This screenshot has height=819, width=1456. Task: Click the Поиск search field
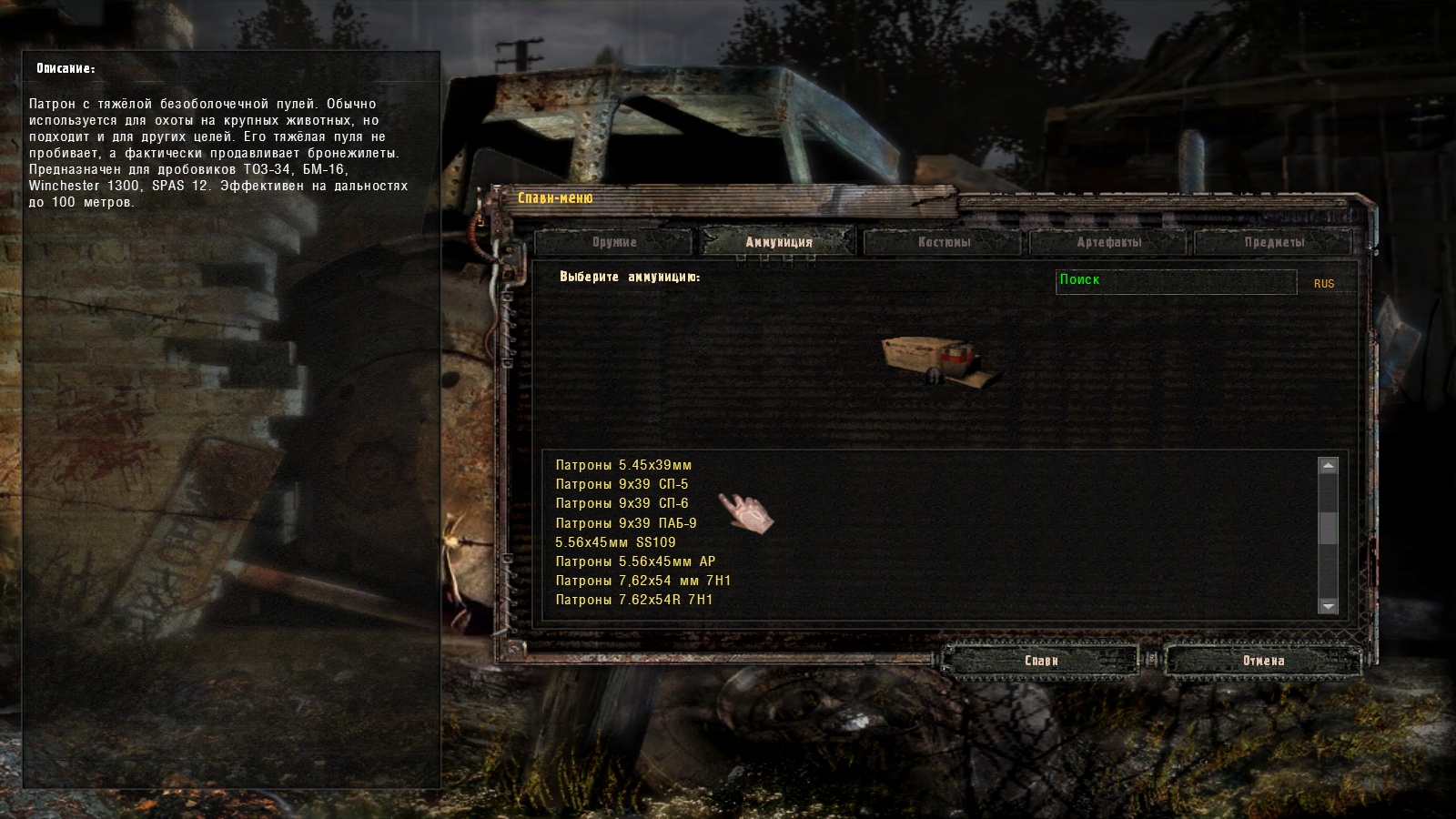[x=1176, y=281]
